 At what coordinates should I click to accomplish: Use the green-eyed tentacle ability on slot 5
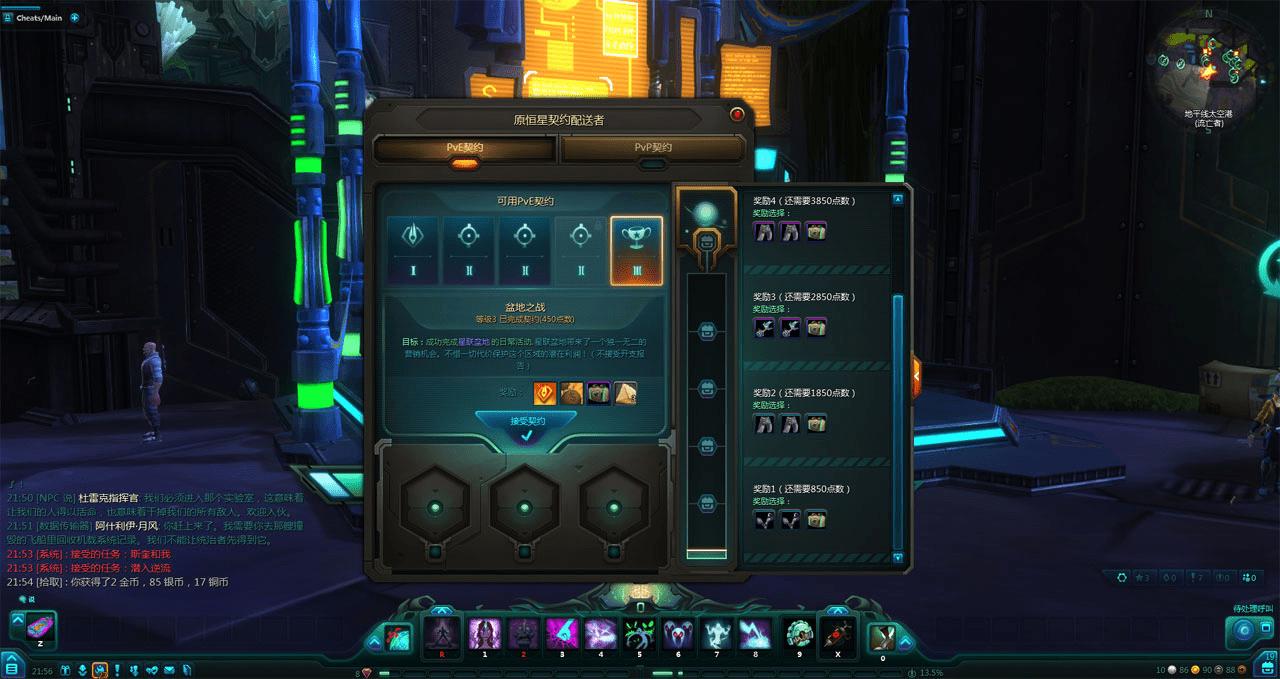639,633
